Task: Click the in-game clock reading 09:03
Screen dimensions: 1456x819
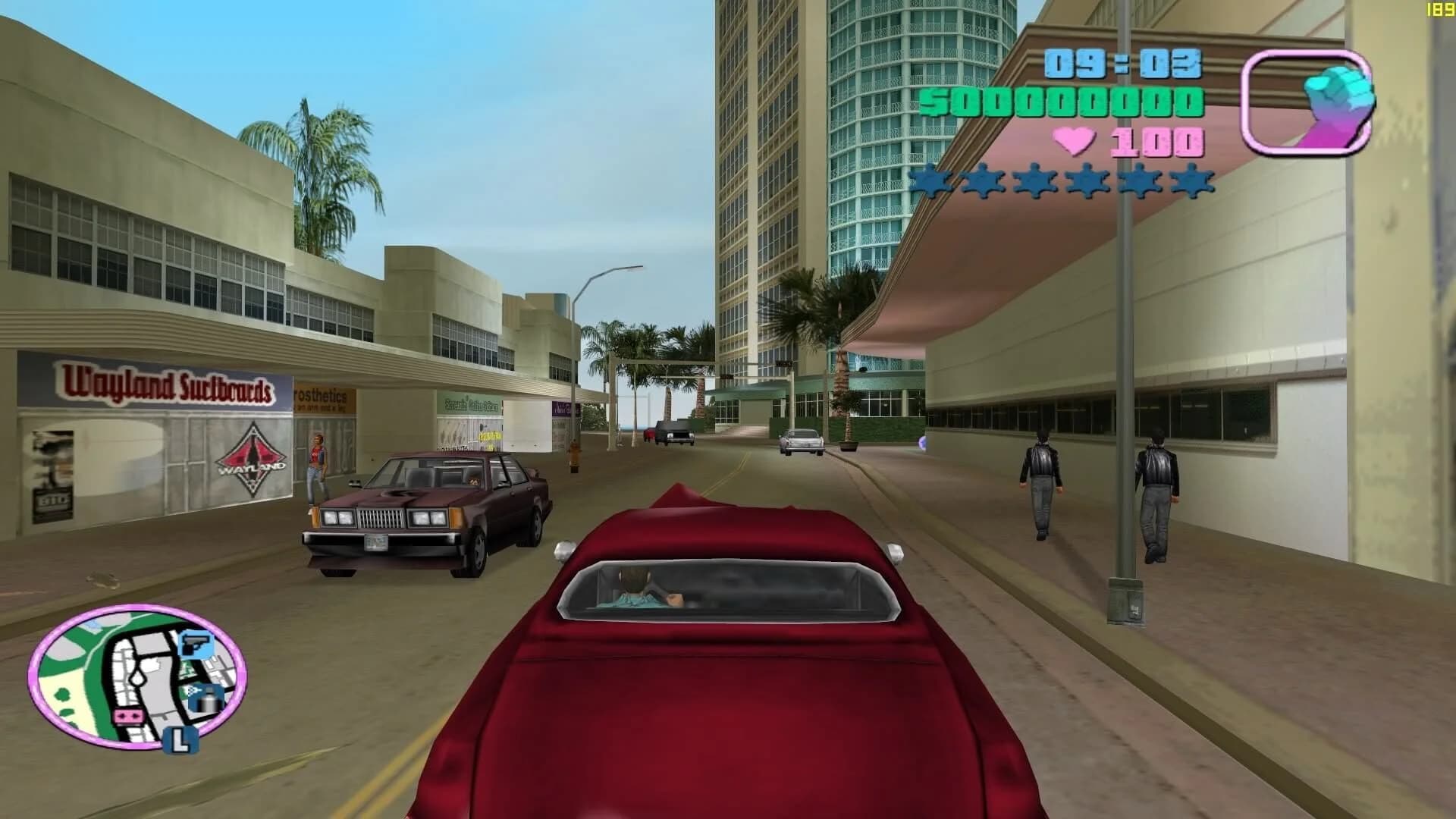Action: pyautogui.click(x=1122, y=64)
